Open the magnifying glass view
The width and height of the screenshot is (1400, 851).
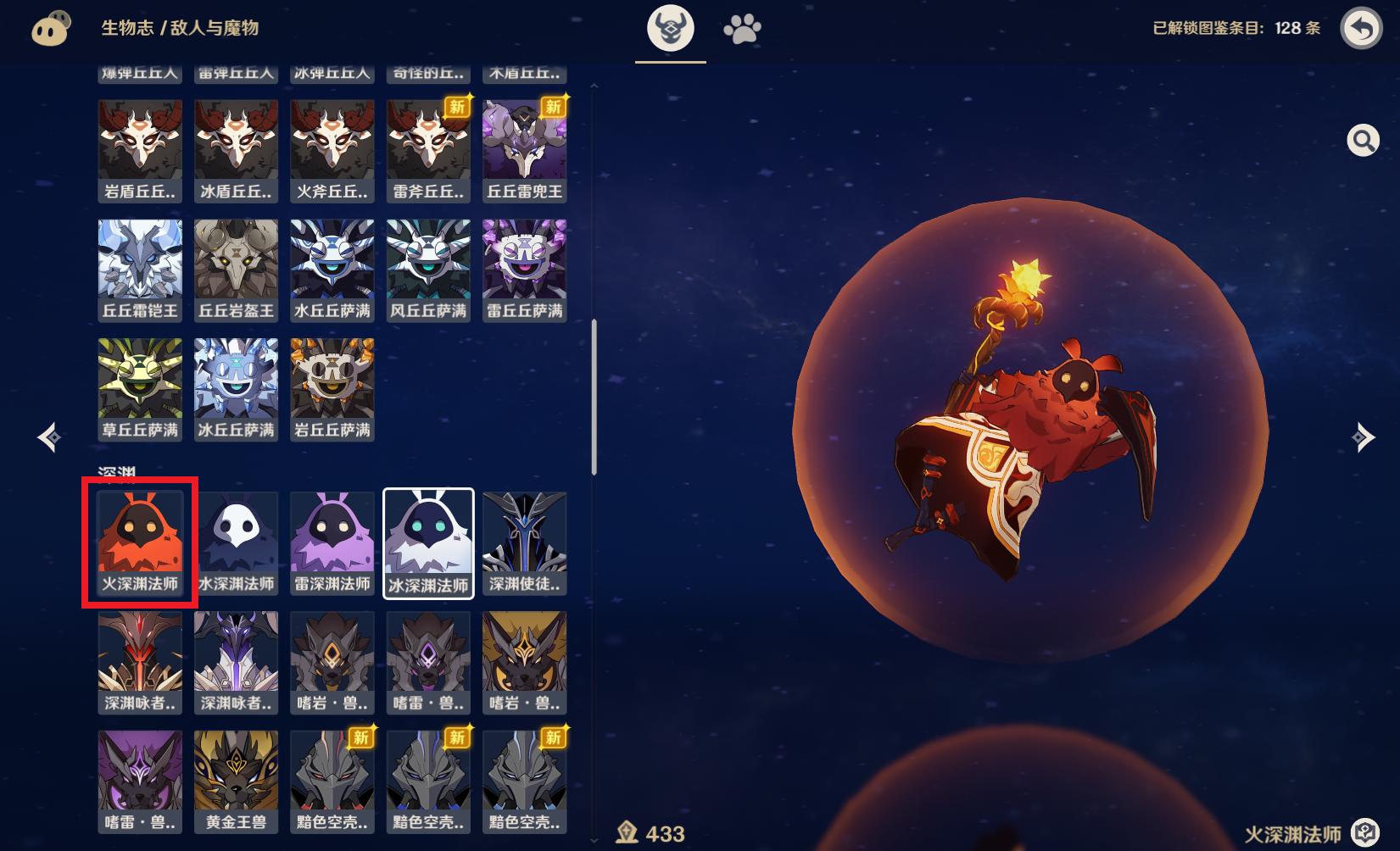coord(1363,141)
